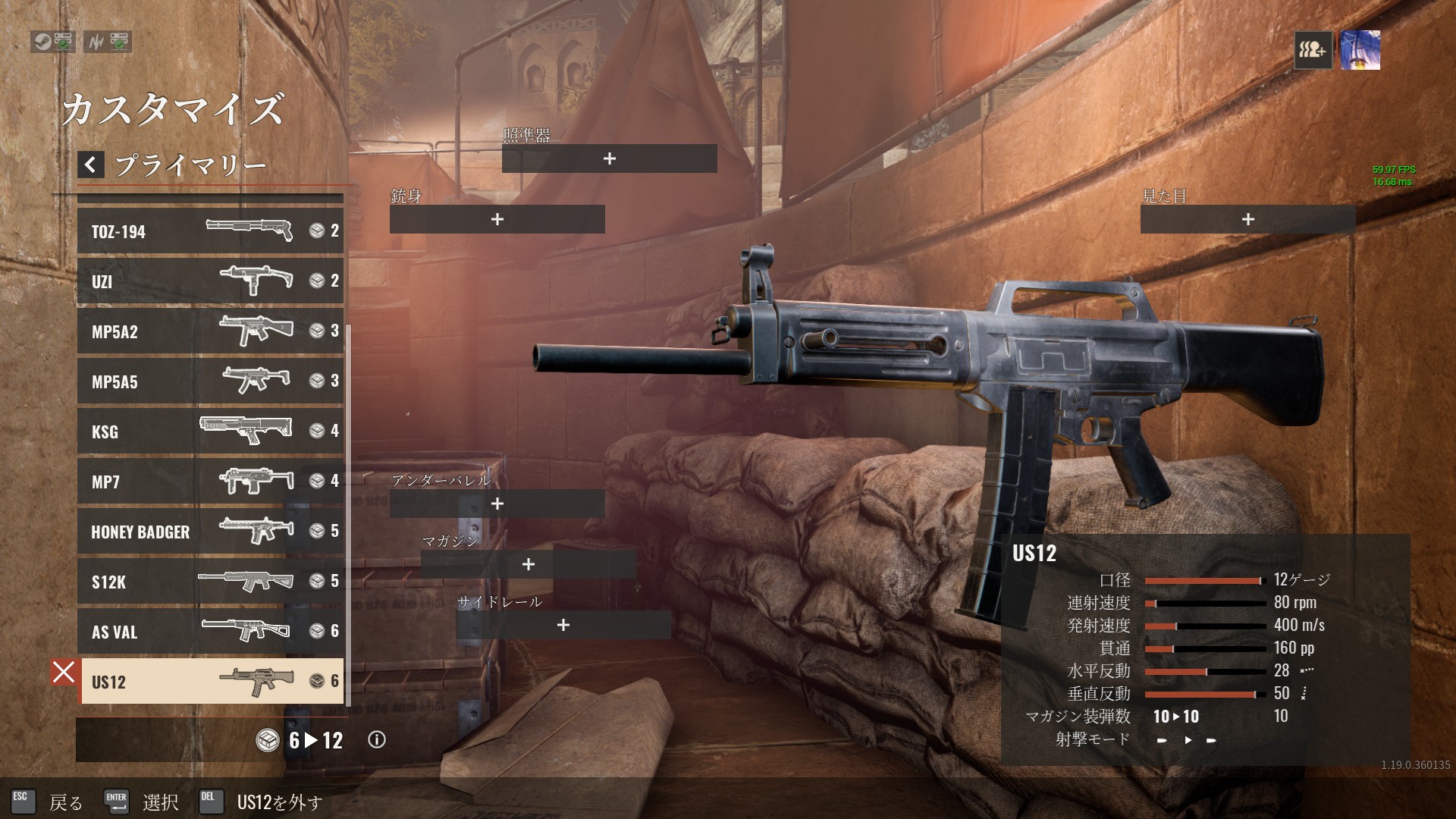This screenshot has width=1456, height=819.
Task: Add a サイドレール attachment
Action: coord(563,625)
